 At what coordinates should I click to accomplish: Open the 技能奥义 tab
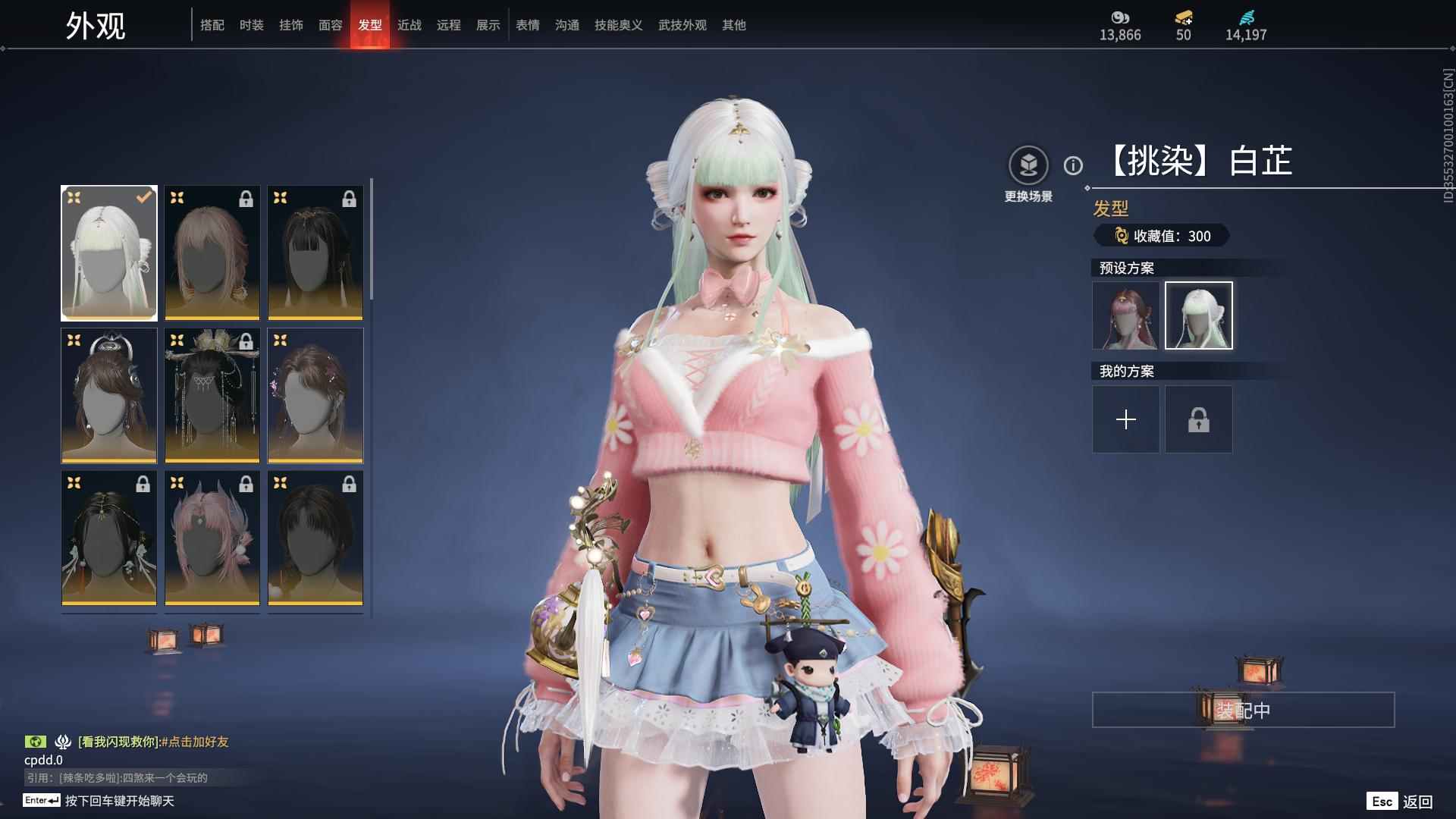(x=619, y=25)
